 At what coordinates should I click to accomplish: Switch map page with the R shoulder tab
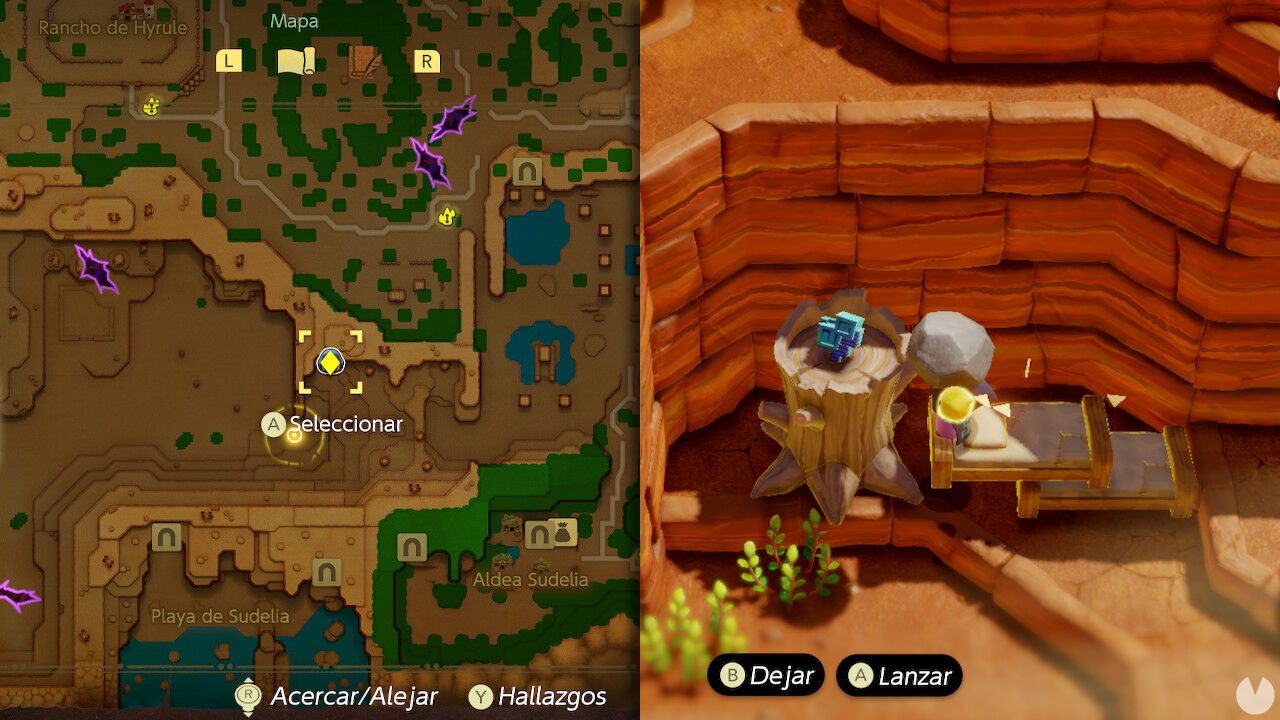427,61
